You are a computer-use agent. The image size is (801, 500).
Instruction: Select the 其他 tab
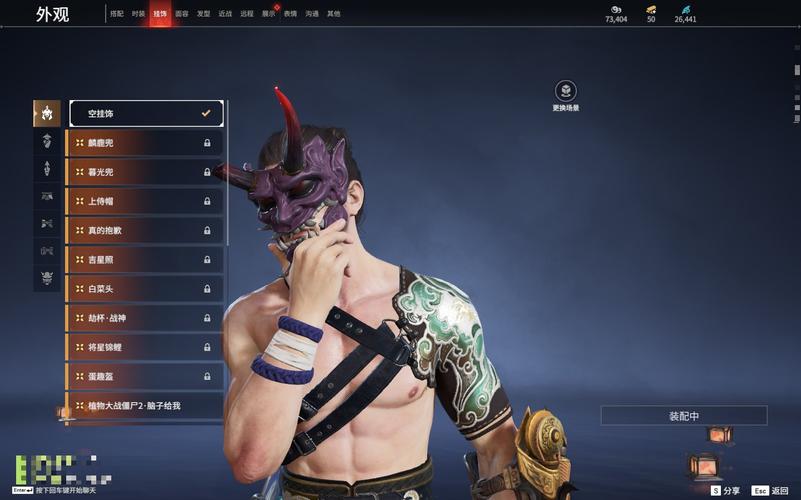tap(334, 14)
